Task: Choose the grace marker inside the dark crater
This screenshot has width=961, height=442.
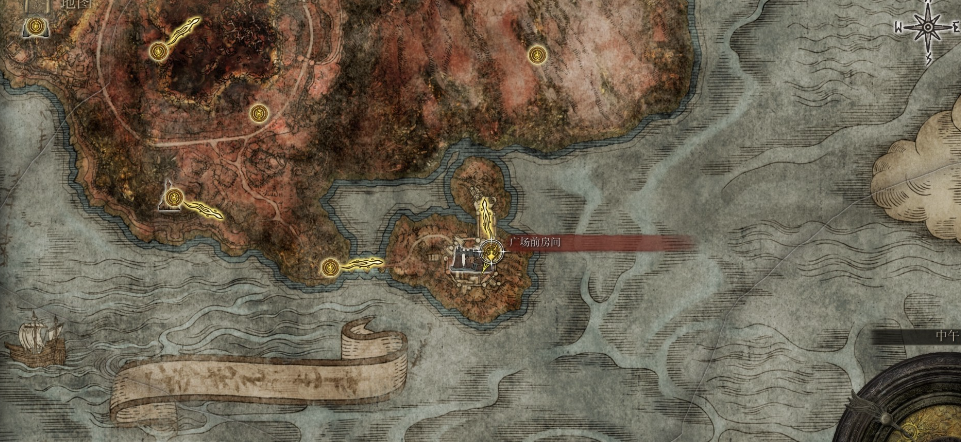Action: 158,51
